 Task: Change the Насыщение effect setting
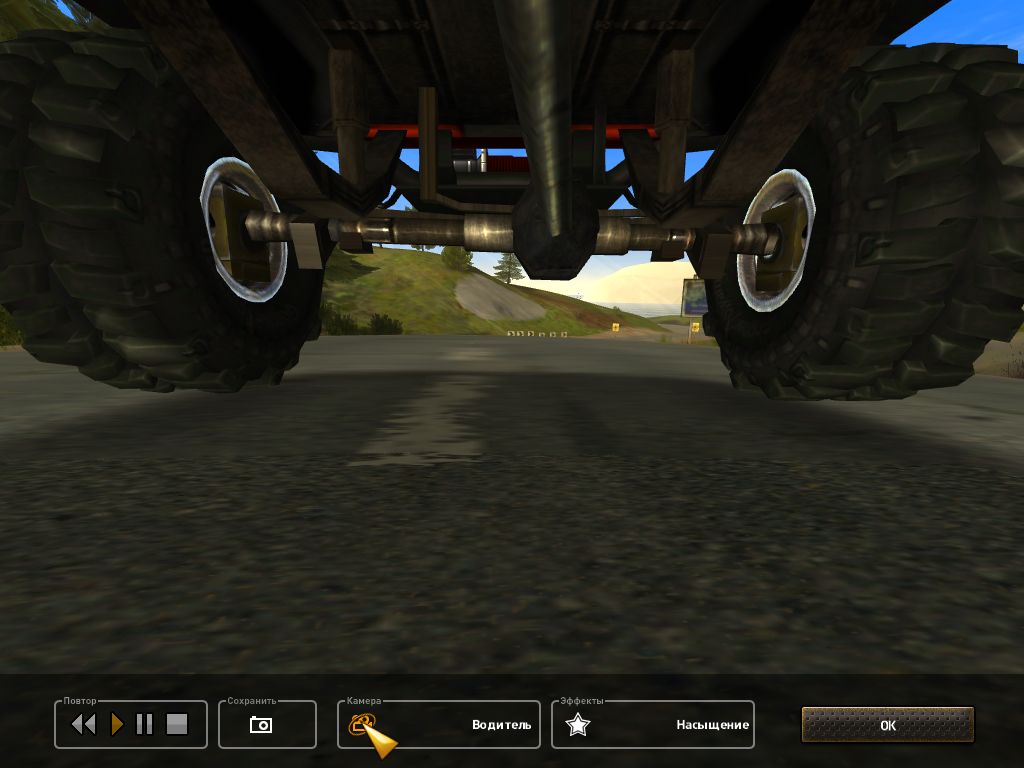[712, 725]
